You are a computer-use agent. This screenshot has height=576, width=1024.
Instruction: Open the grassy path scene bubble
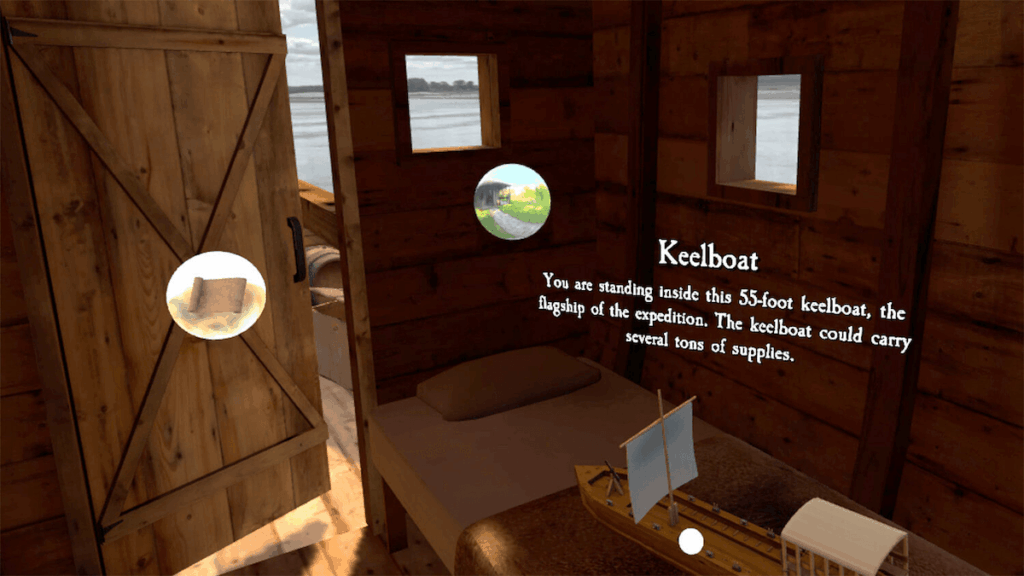512,202
